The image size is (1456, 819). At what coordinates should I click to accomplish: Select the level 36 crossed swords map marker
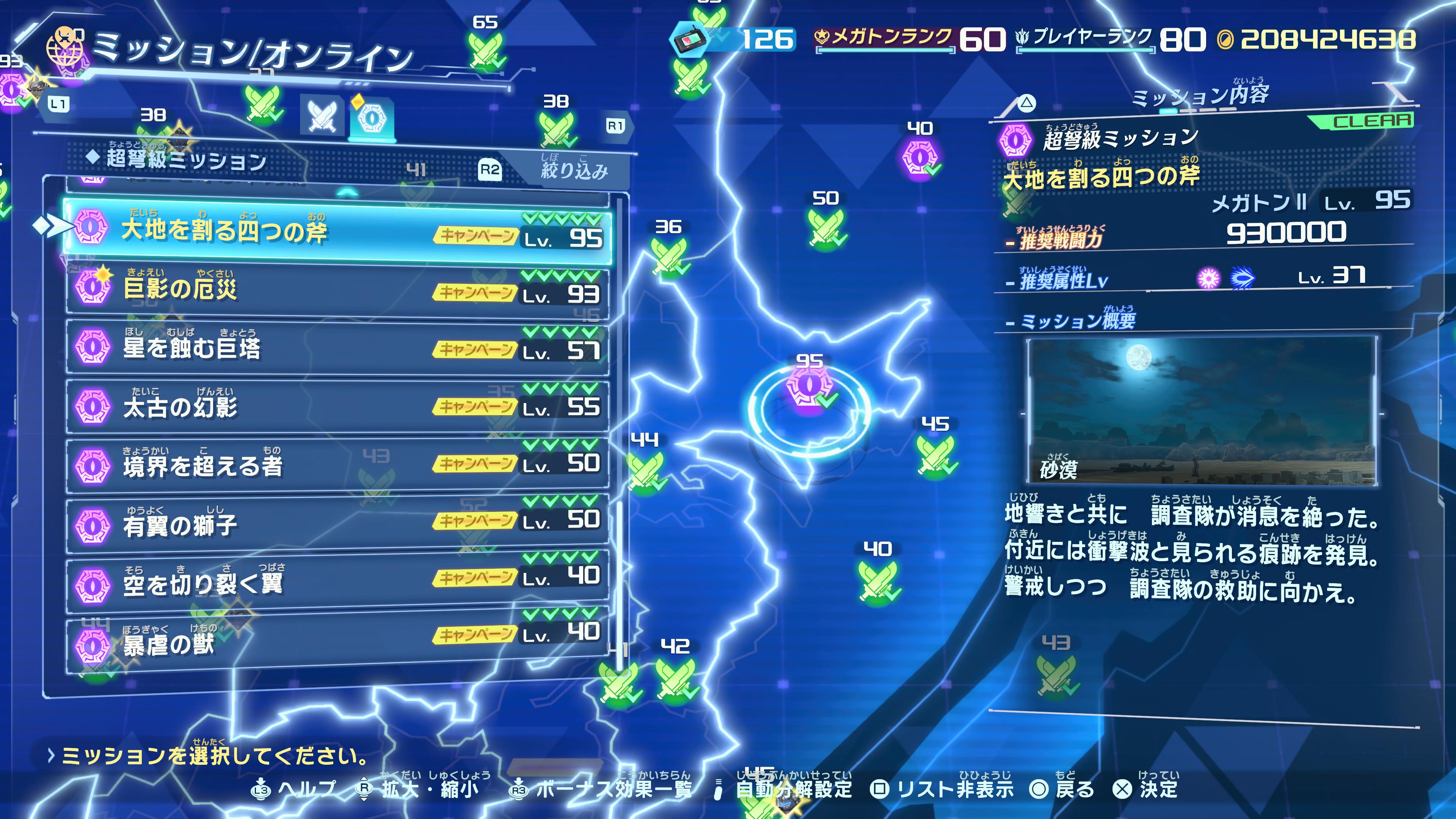coord(668,256)
